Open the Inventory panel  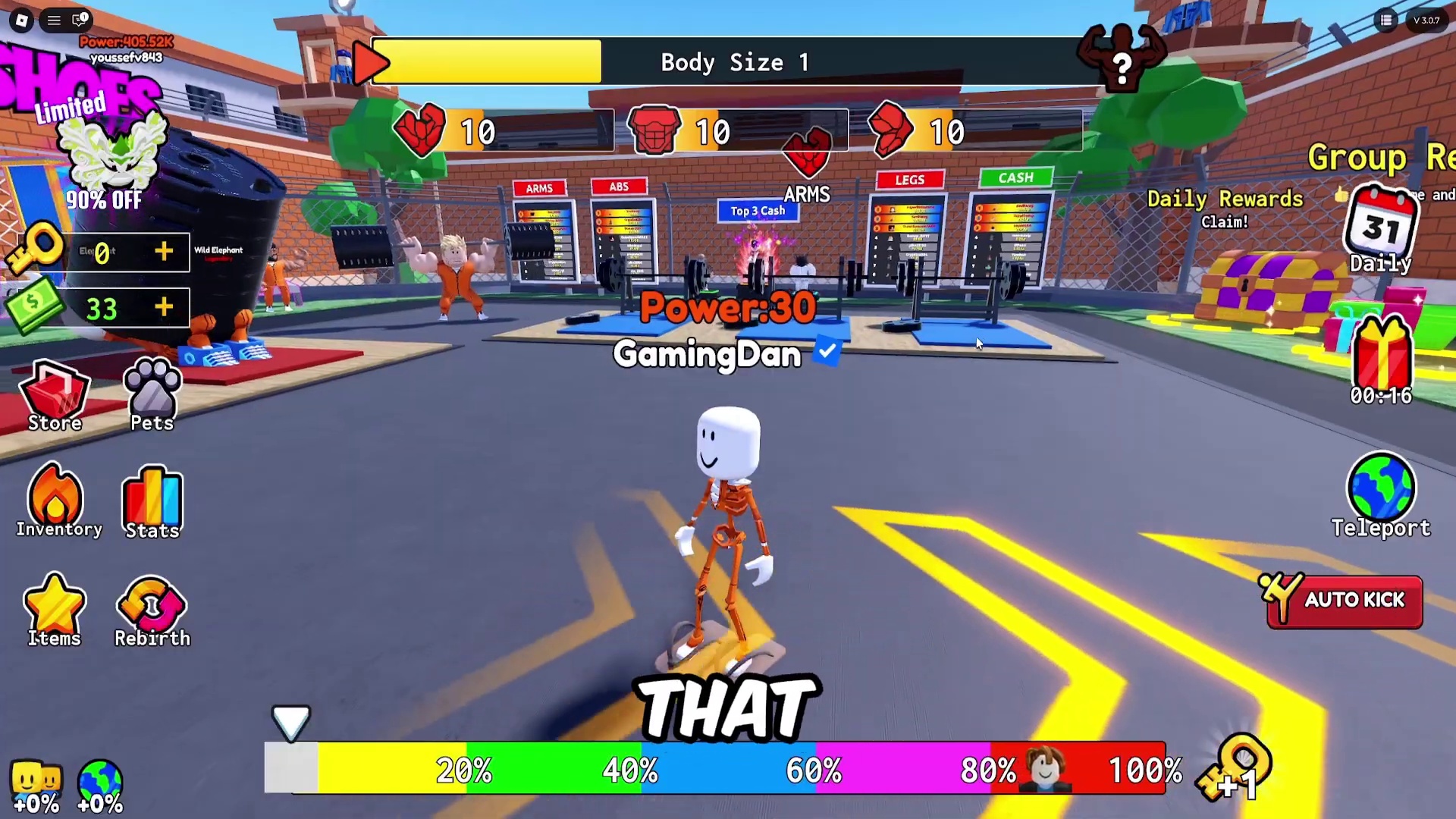tap(57, 501)
